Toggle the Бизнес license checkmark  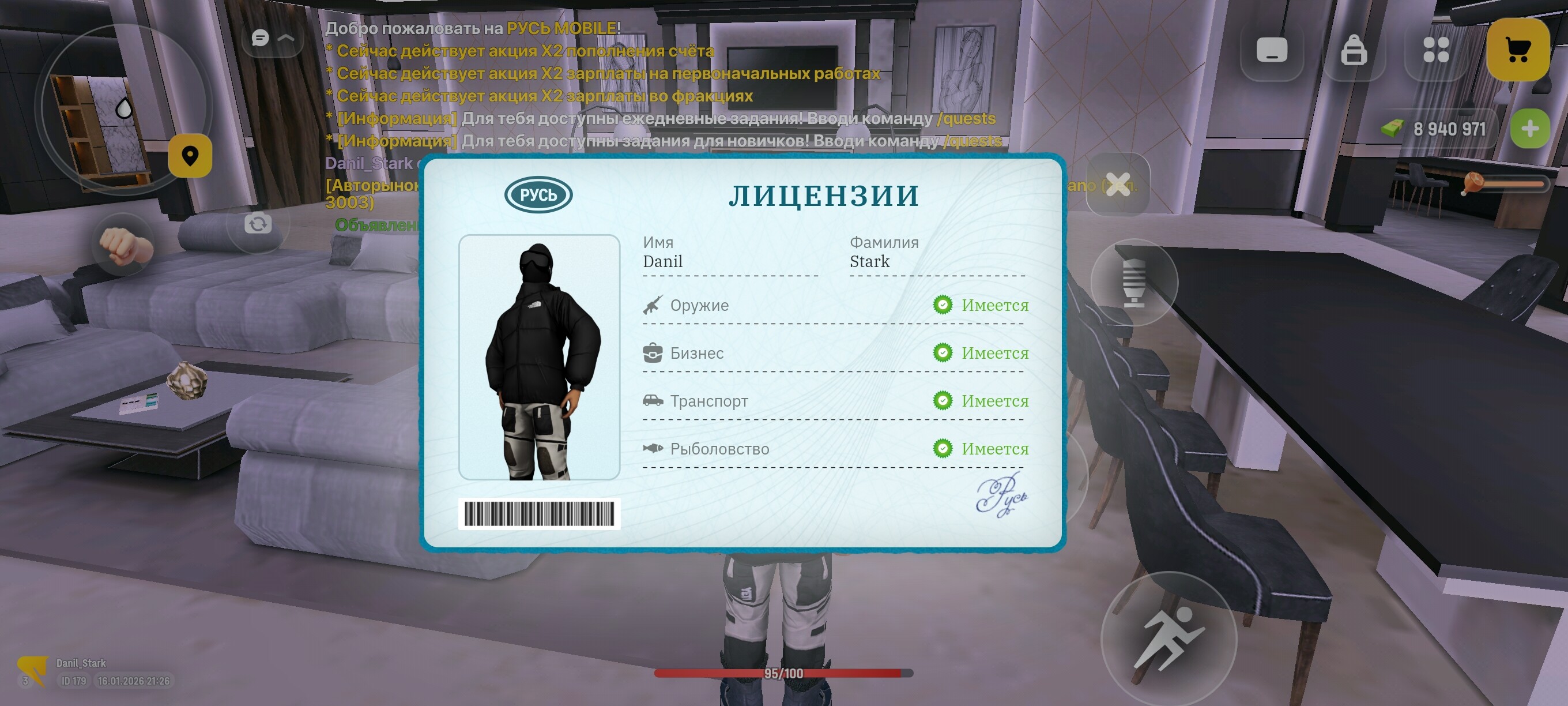click(x=944, y=352)
